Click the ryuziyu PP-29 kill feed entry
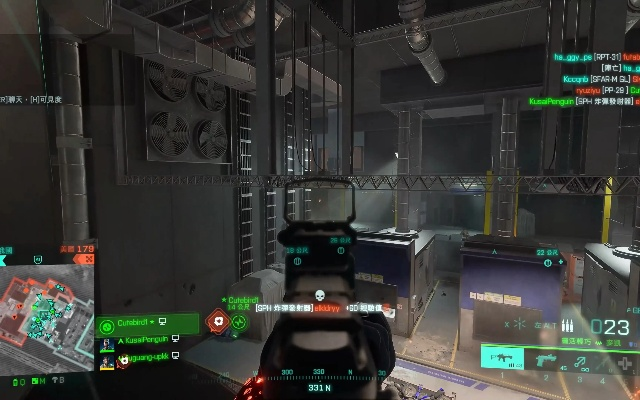Viewport: 640px width, 400px height. [x=598, y=90]
